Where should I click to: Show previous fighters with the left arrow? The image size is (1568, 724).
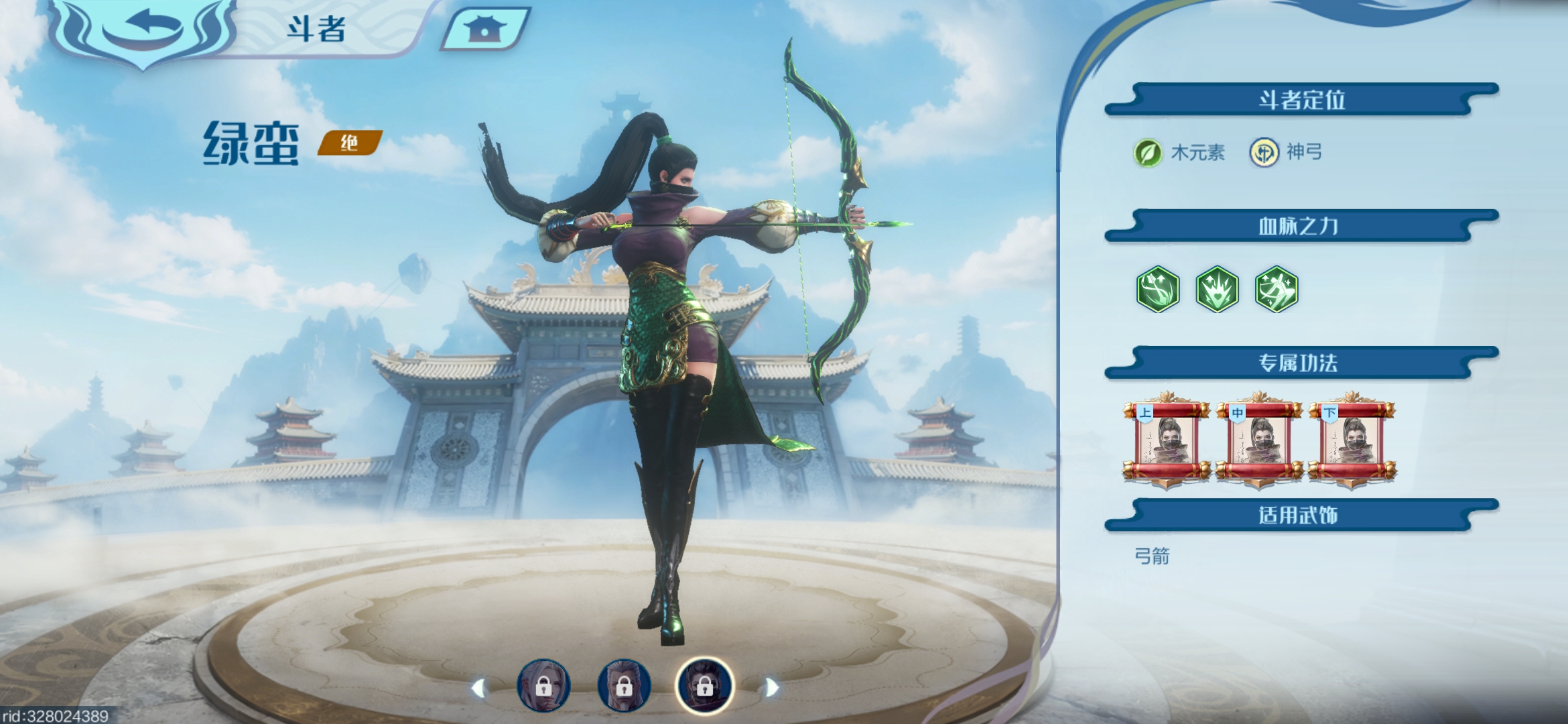[478, 688]
